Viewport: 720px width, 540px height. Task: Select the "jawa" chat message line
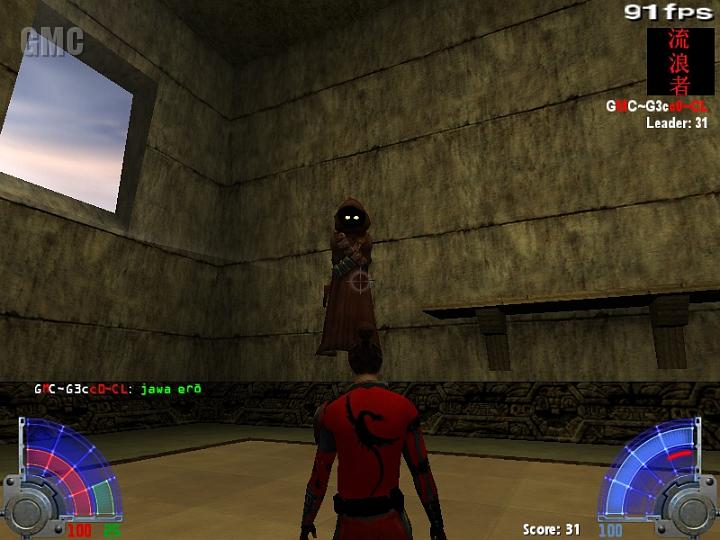tap(118, 388)
